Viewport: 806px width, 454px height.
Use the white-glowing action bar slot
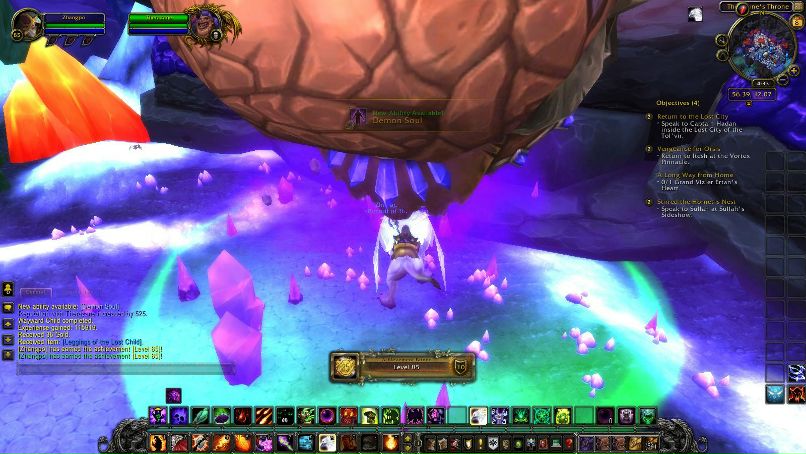pyautogui.click(x=478, y=415)
